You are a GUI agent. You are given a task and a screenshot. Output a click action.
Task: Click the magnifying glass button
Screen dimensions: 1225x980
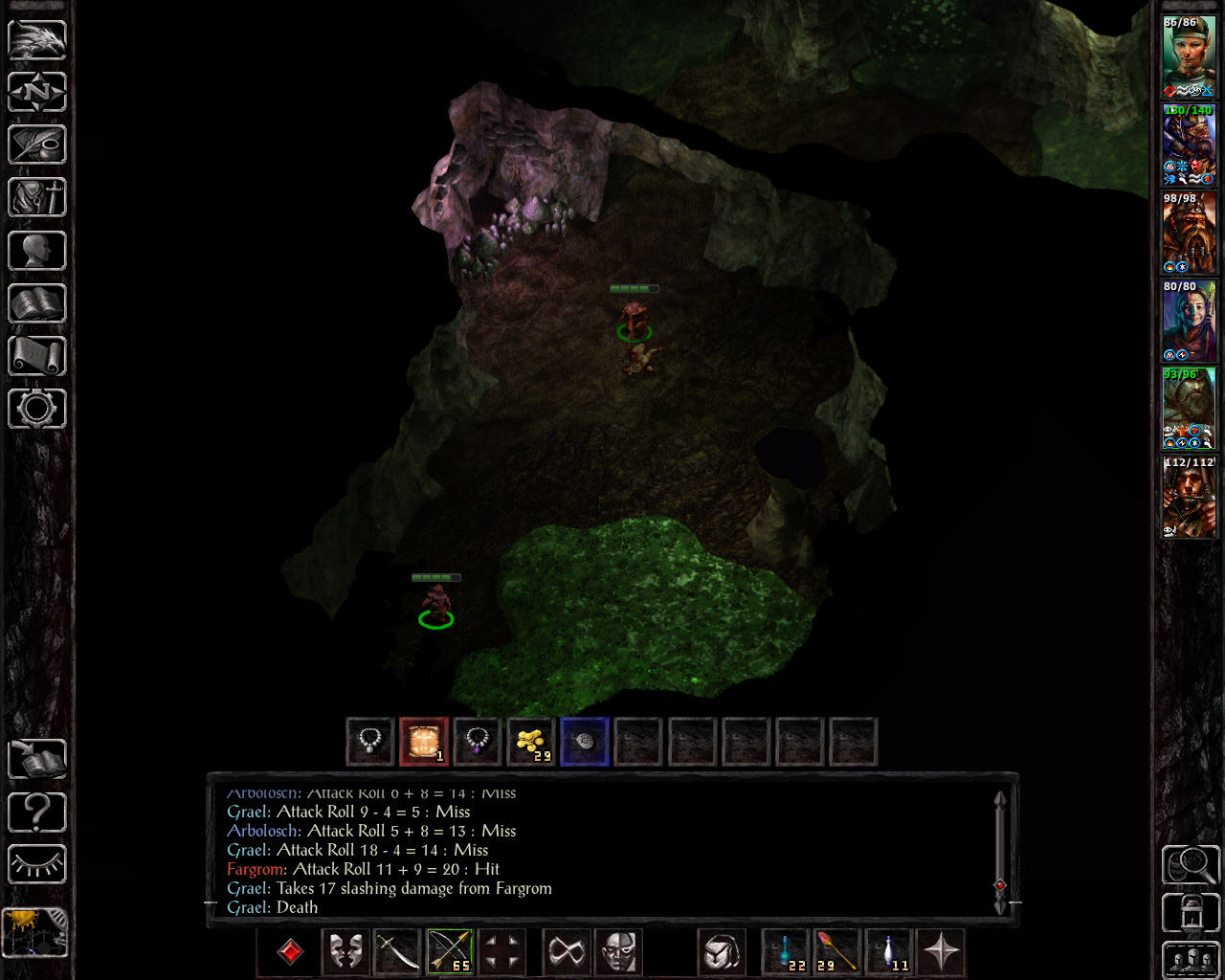point(1190,865)
